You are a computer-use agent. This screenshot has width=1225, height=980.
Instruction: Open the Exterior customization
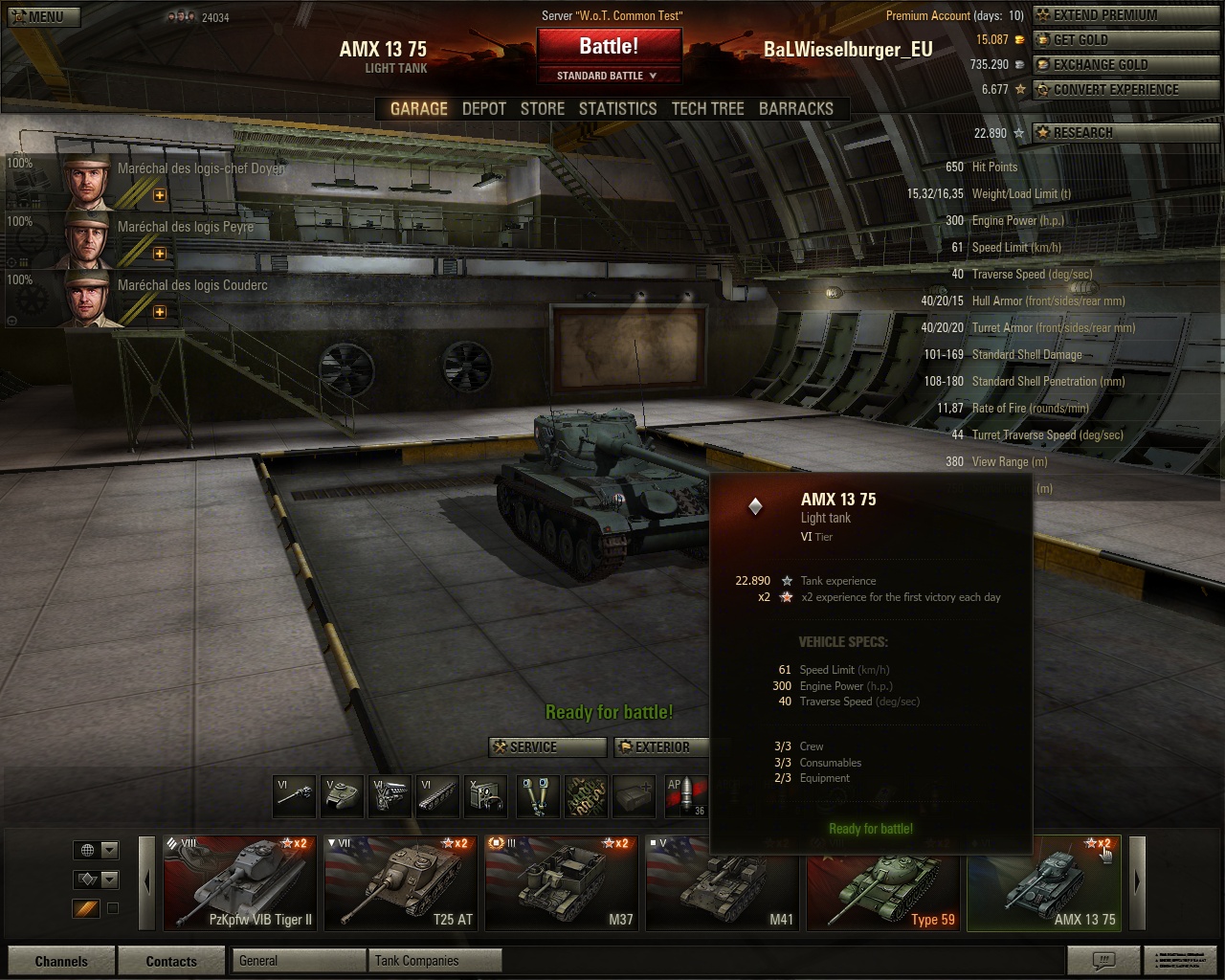(x=660, y=747)
